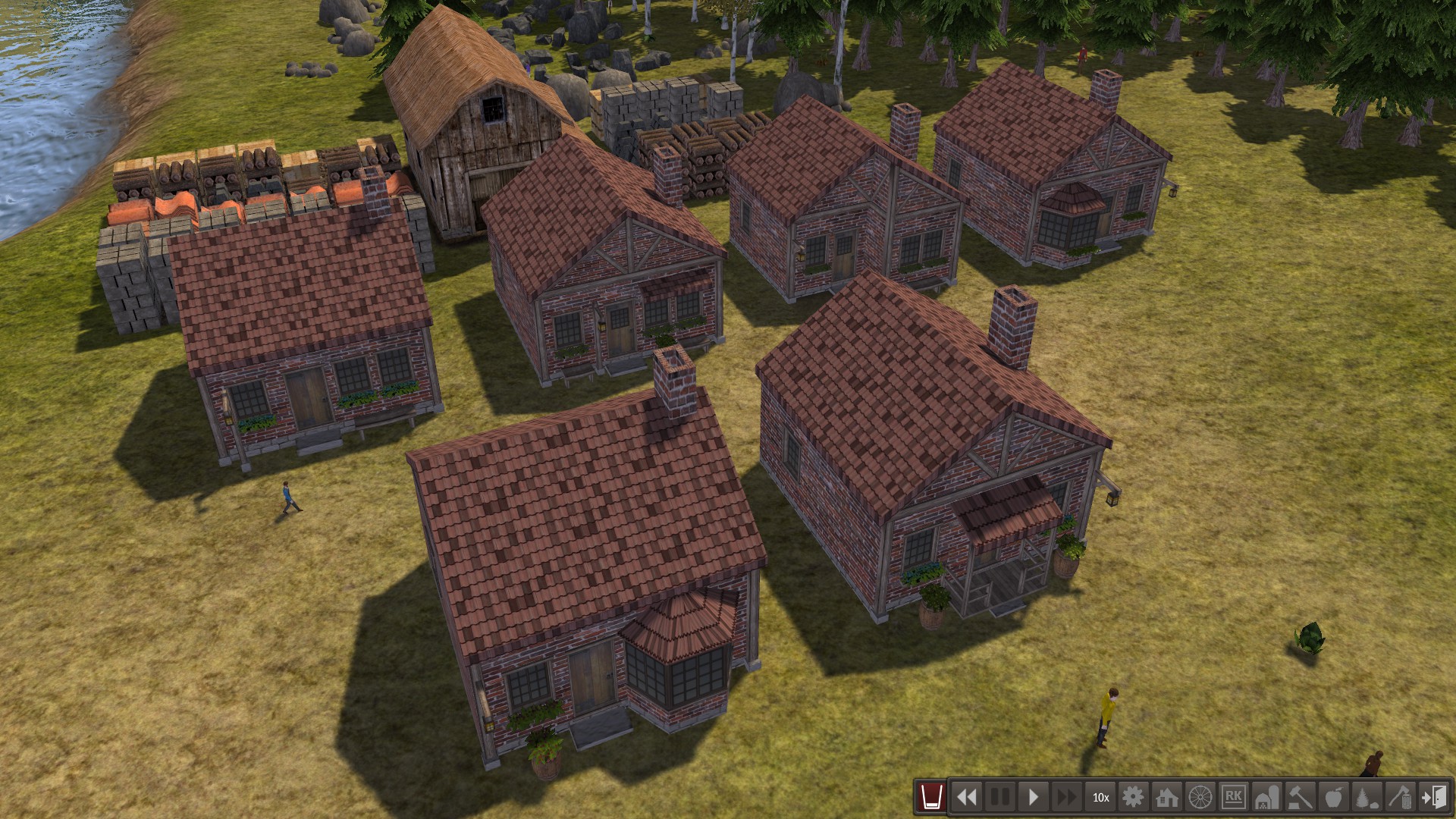
Task: Open the RK mod menu
Action: click(x=1234, y=797)
